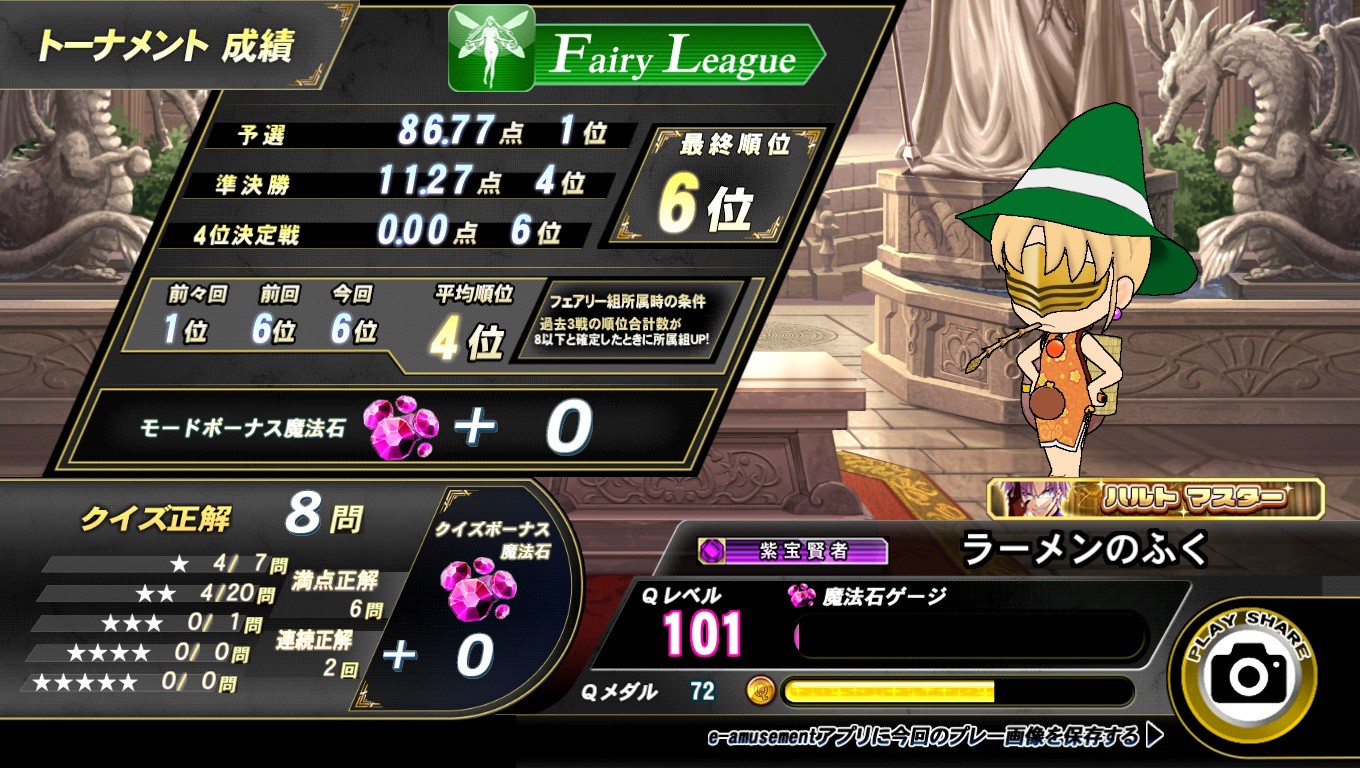Select the e-amusement save play image prompt

tap(935, 738)
